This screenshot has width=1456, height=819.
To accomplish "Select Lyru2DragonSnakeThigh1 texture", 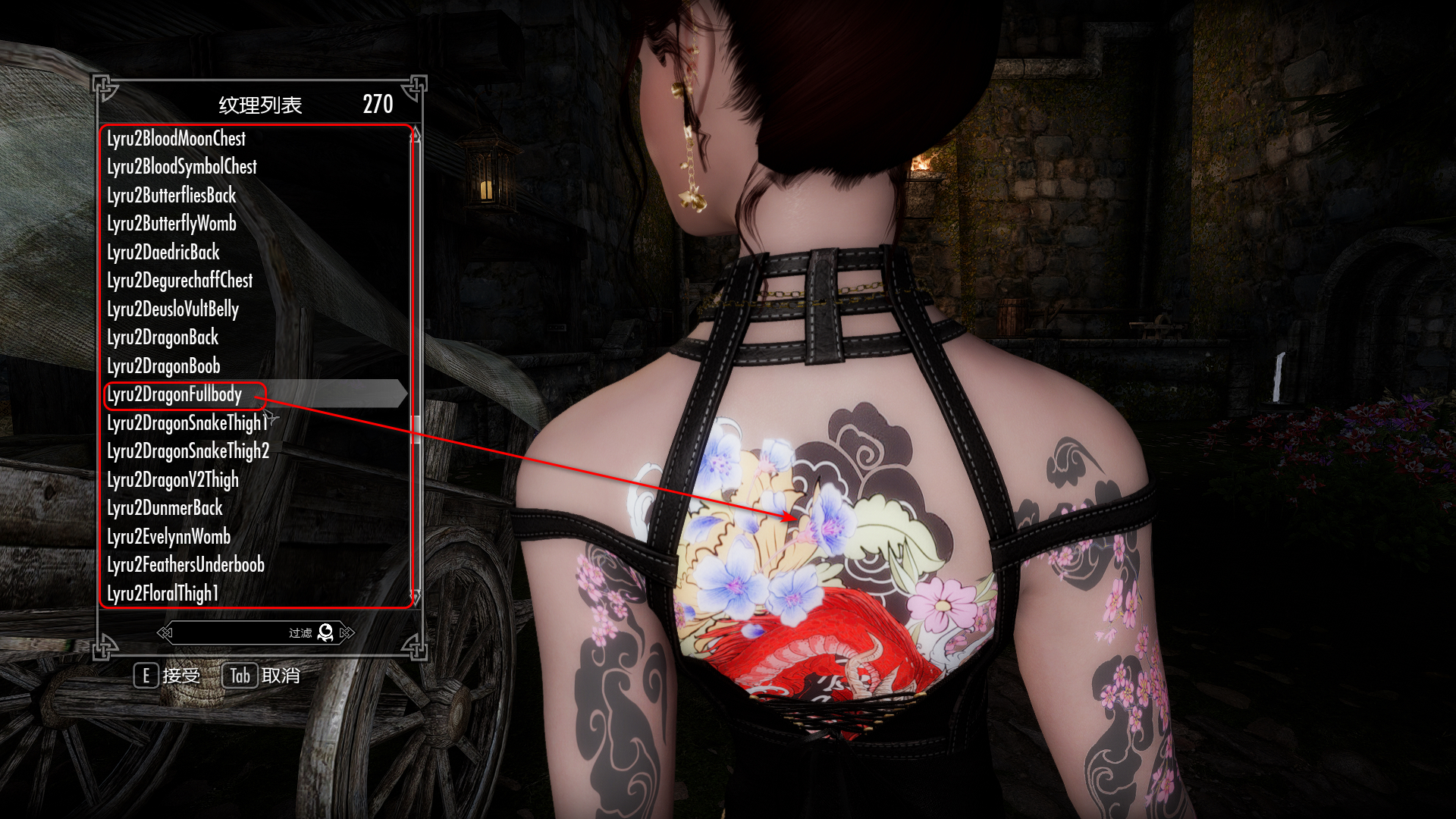I will tap(187, 423).
